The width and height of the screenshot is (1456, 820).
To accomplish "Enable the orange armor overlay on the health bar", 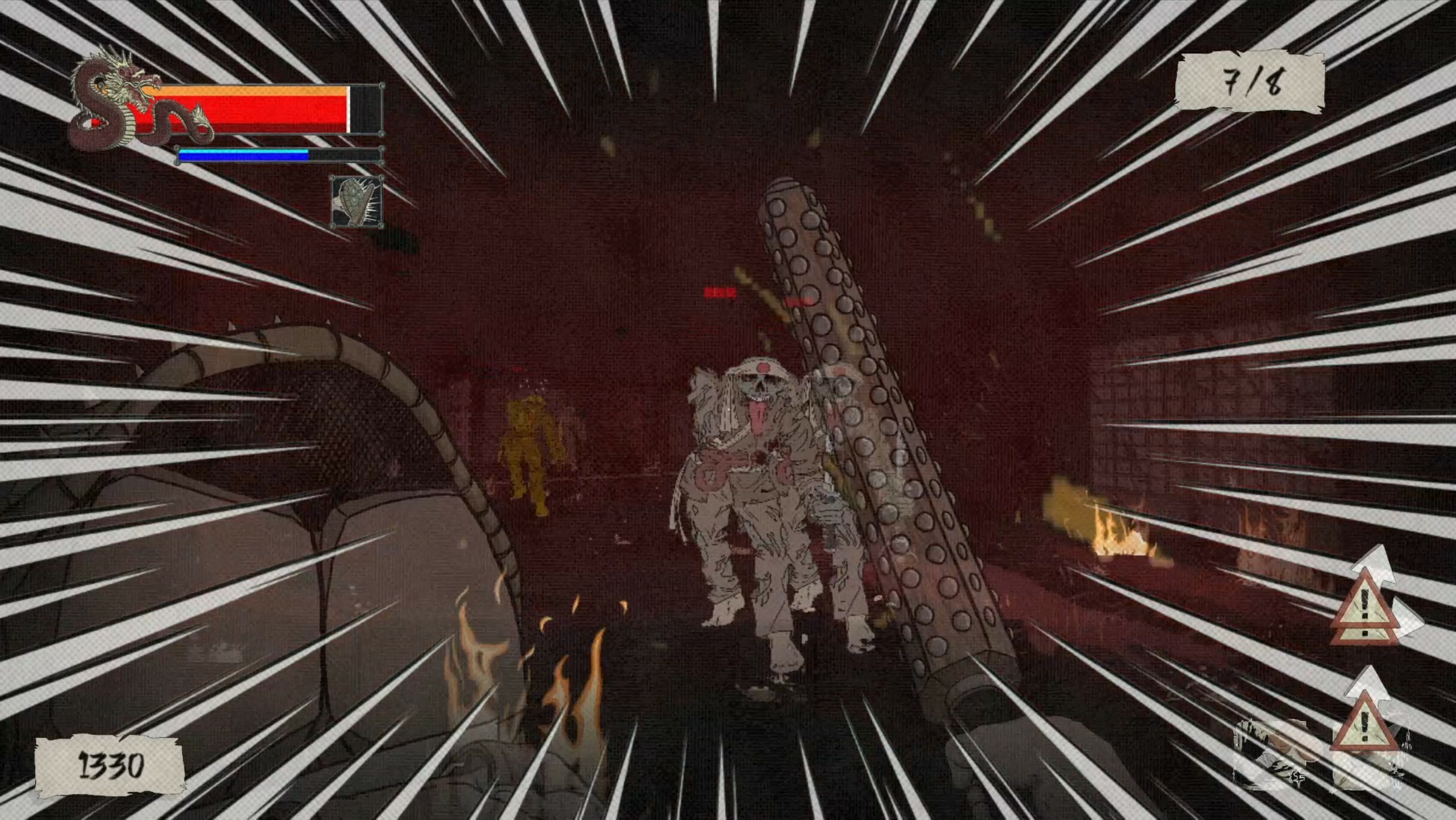I will (258, 90).
